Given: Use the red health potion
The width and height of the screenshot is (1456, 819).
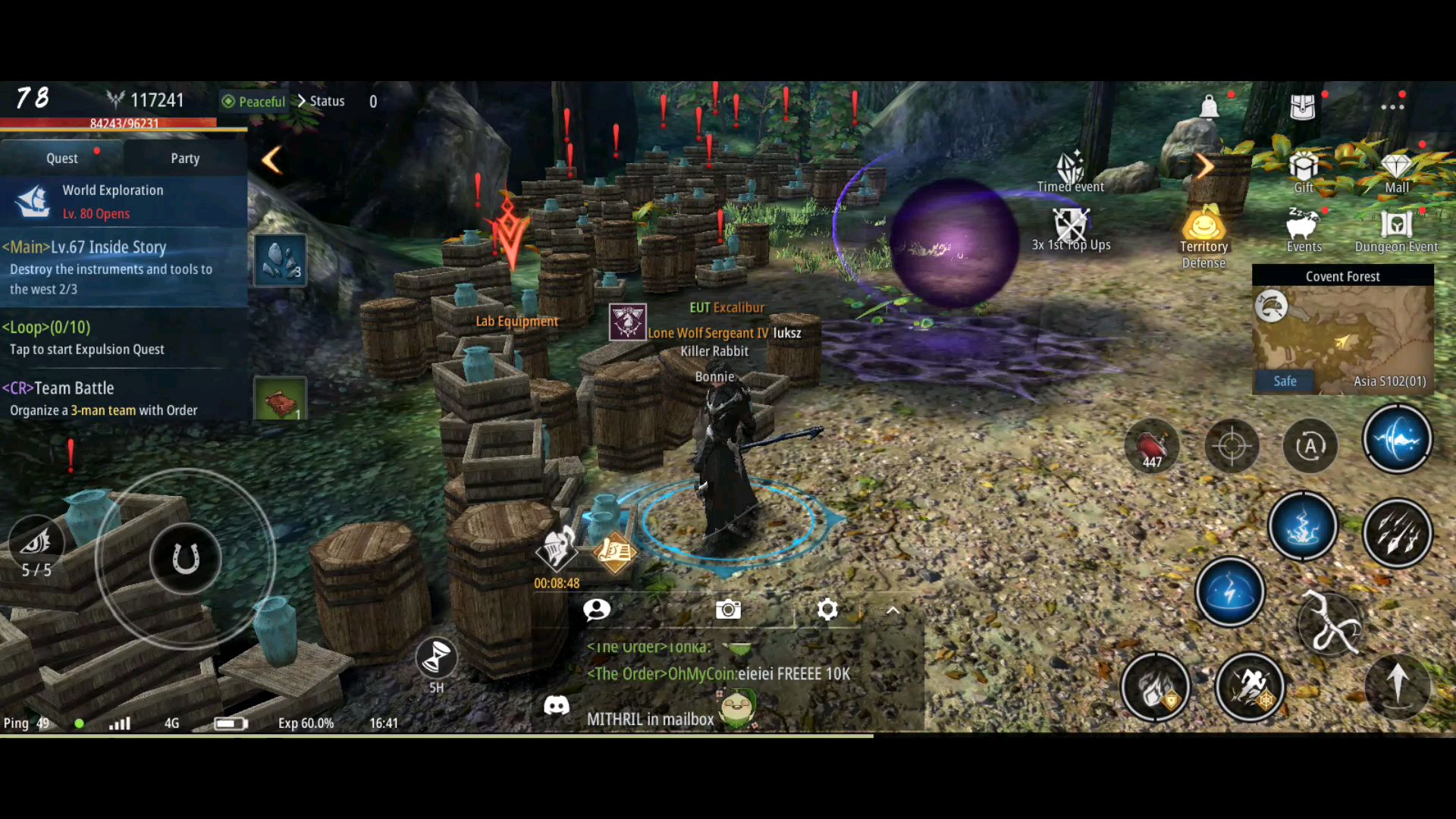Looking at the screenshot, I should 1152,446.
